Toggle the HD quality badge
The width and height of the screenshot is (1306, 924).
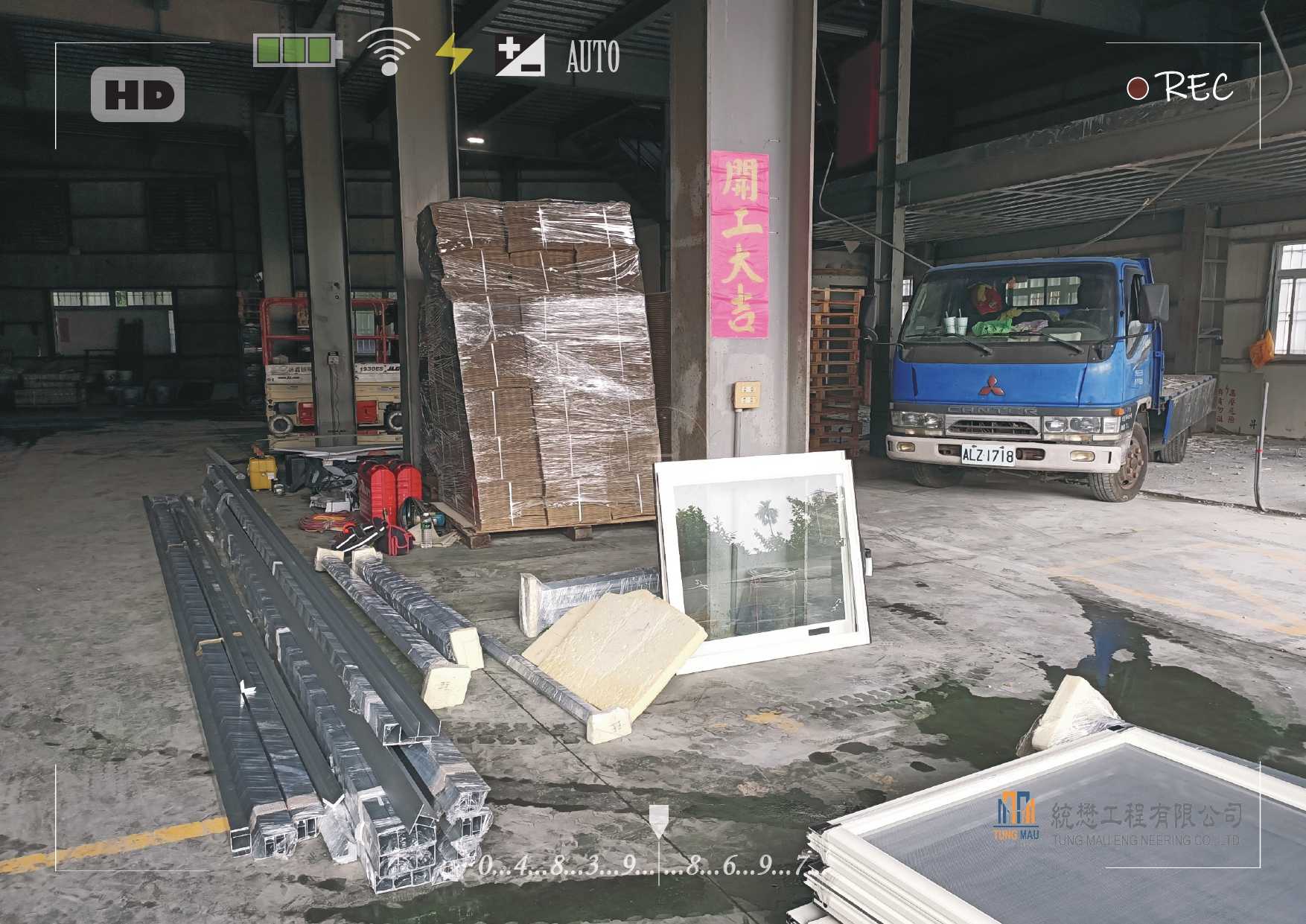point(138,95)
